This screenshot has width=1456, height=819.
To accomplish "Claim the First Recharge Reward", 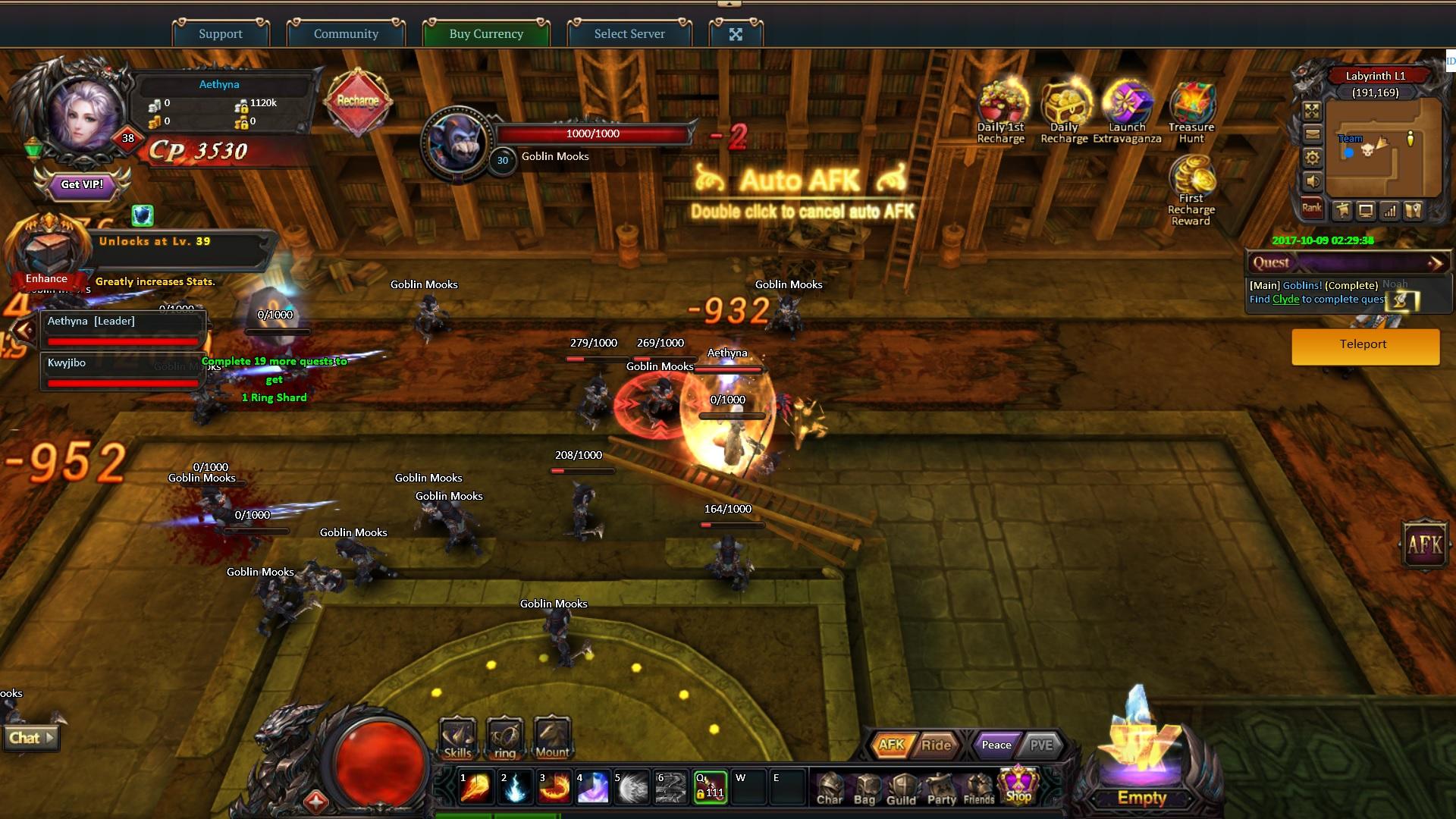I will [1191, 190].
